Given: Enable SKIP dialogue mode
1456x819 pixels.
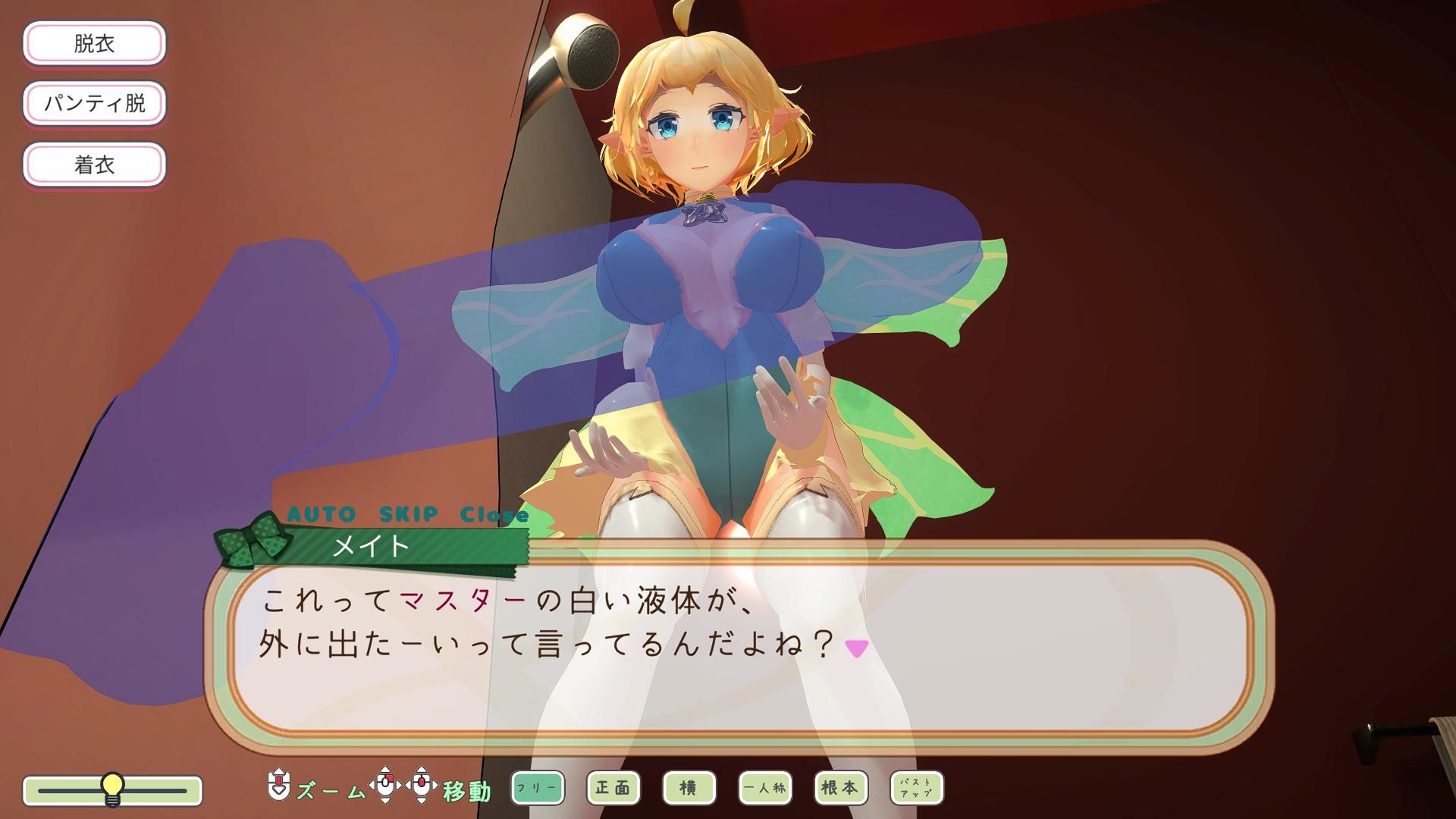Looking at the screenshot, I should coord(410,513).
